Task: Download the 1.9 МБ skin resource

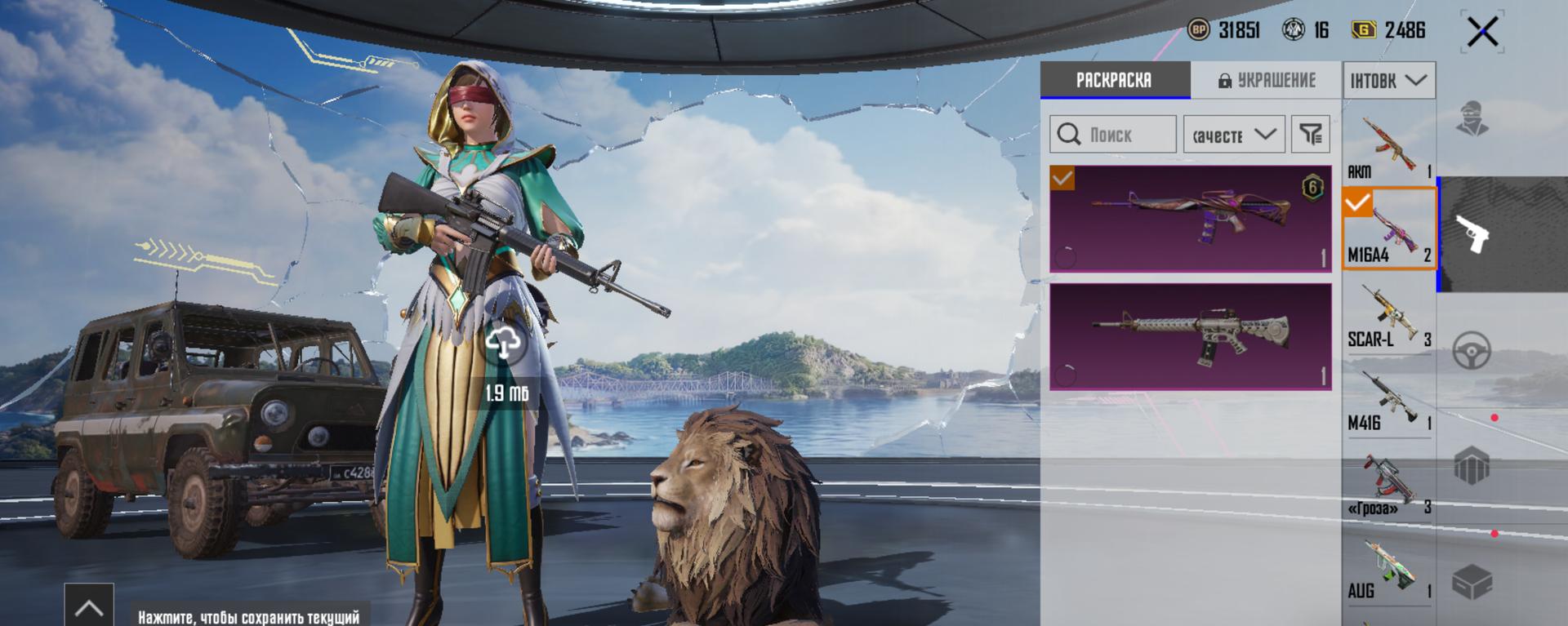Action: coord(505,344)
